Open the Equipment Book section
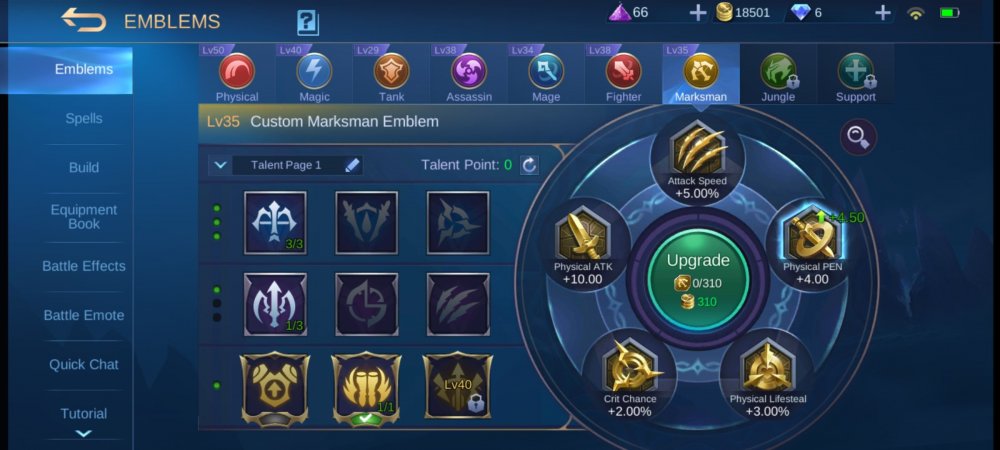Image resolution: width=1000 pixels, height=450 pixels. 84,217
